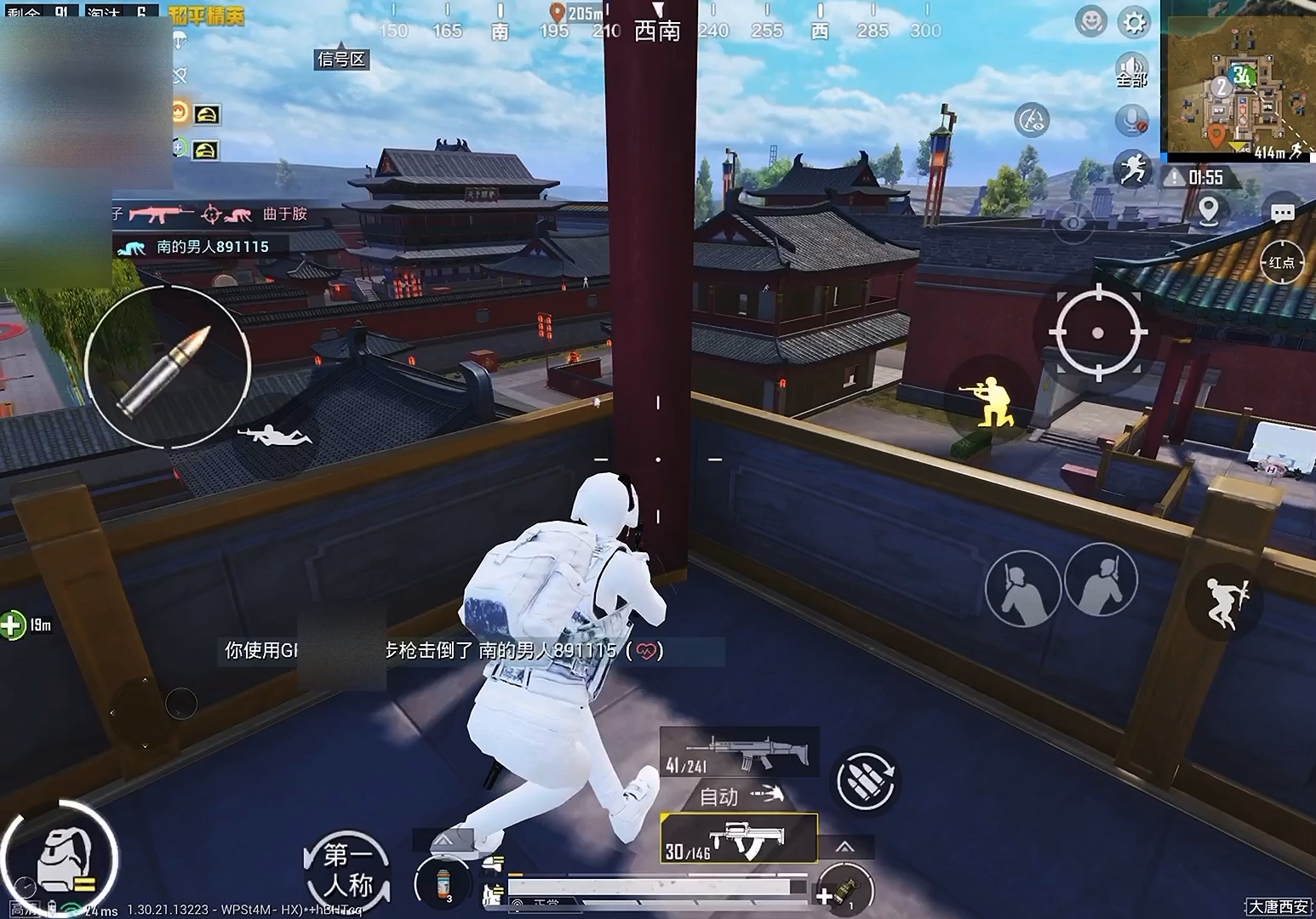The image size is (1316, 919).
Task: Go prone with the lying soldier icon
Action: coord(274,436)
